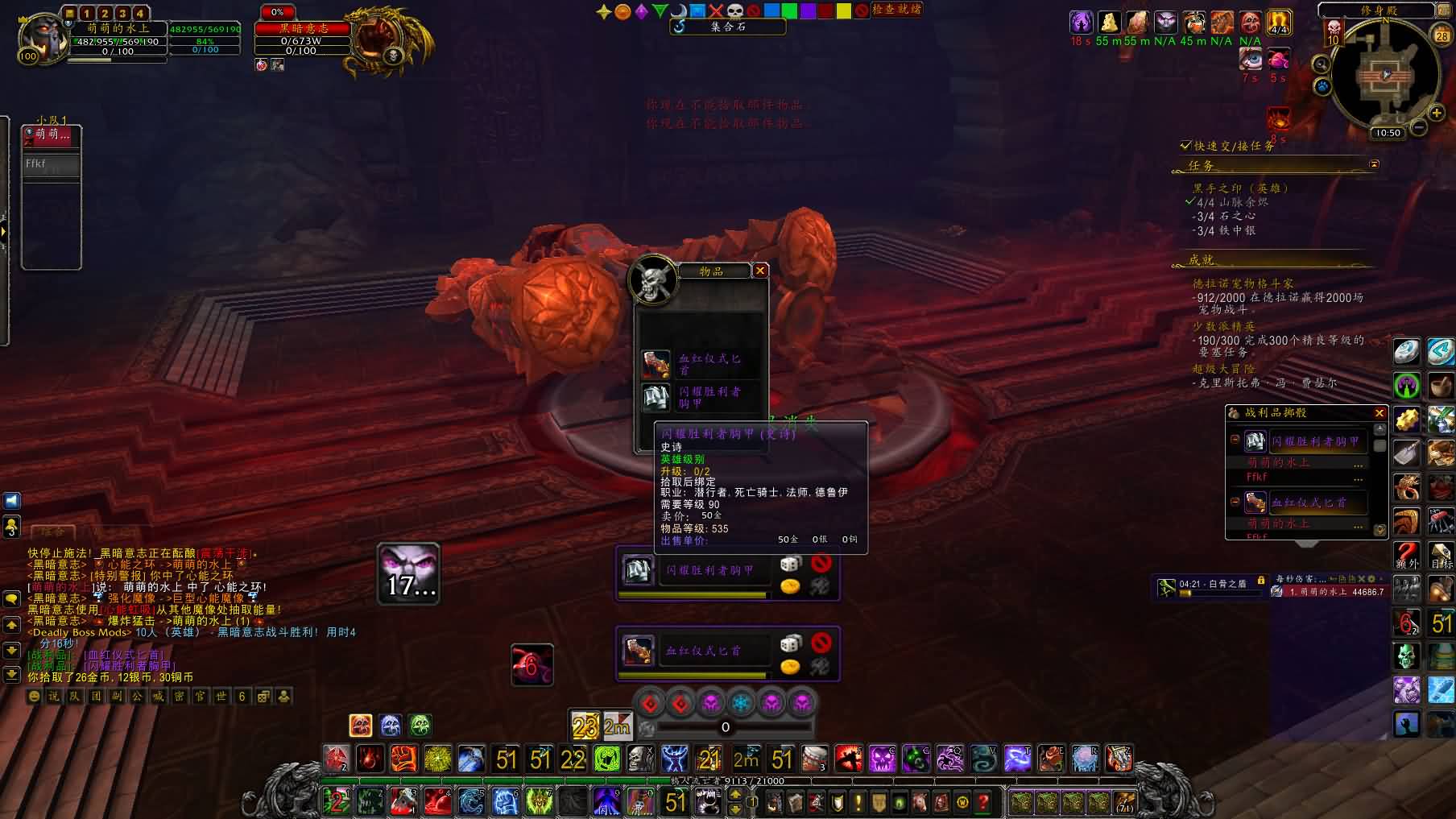This screenshot has width=1456, height=819.
Task: Select the 额外 red question mark button
Action: [1407, 556]
